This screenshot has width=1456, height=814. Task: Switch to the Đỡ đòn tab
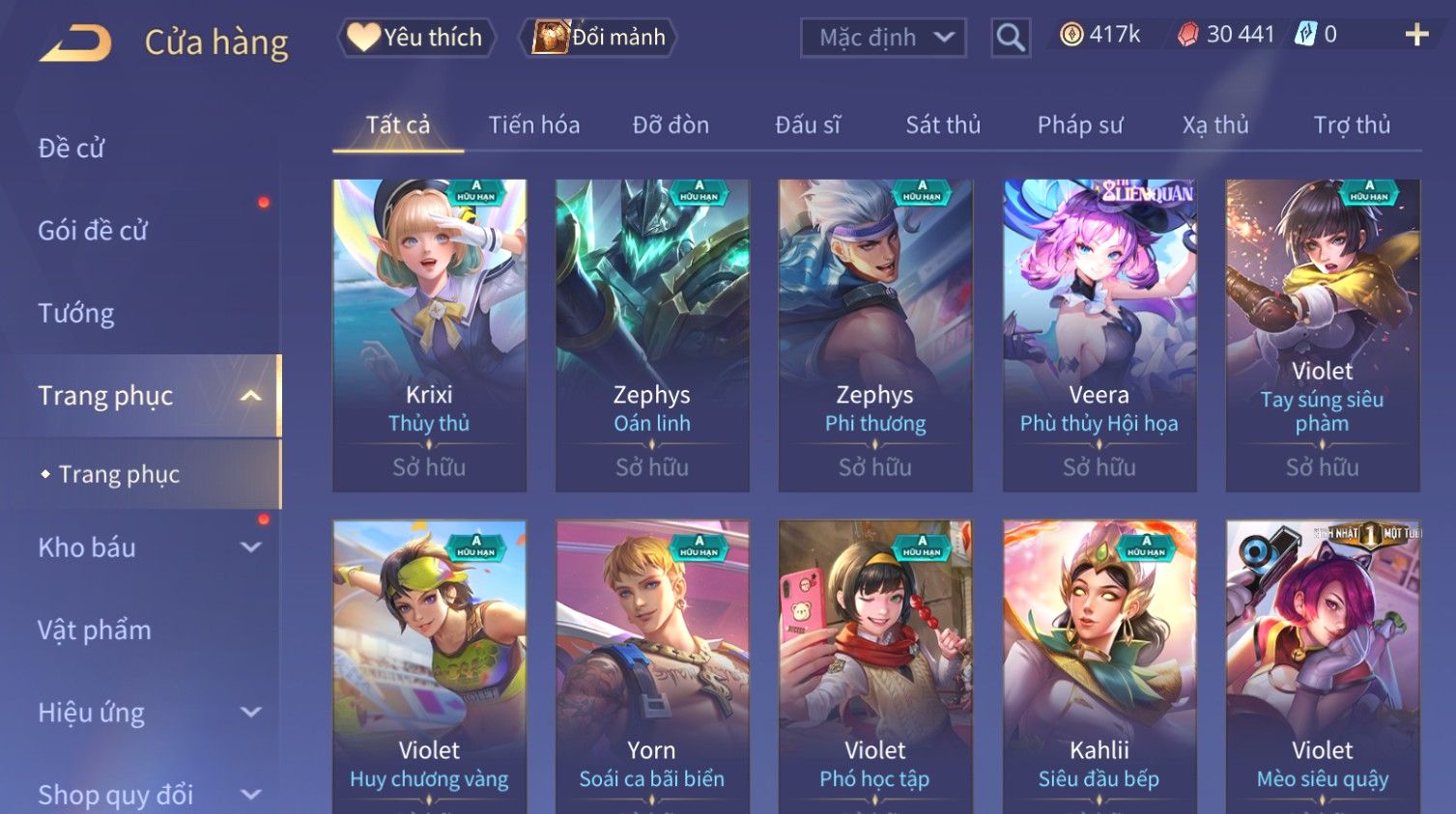671,125
